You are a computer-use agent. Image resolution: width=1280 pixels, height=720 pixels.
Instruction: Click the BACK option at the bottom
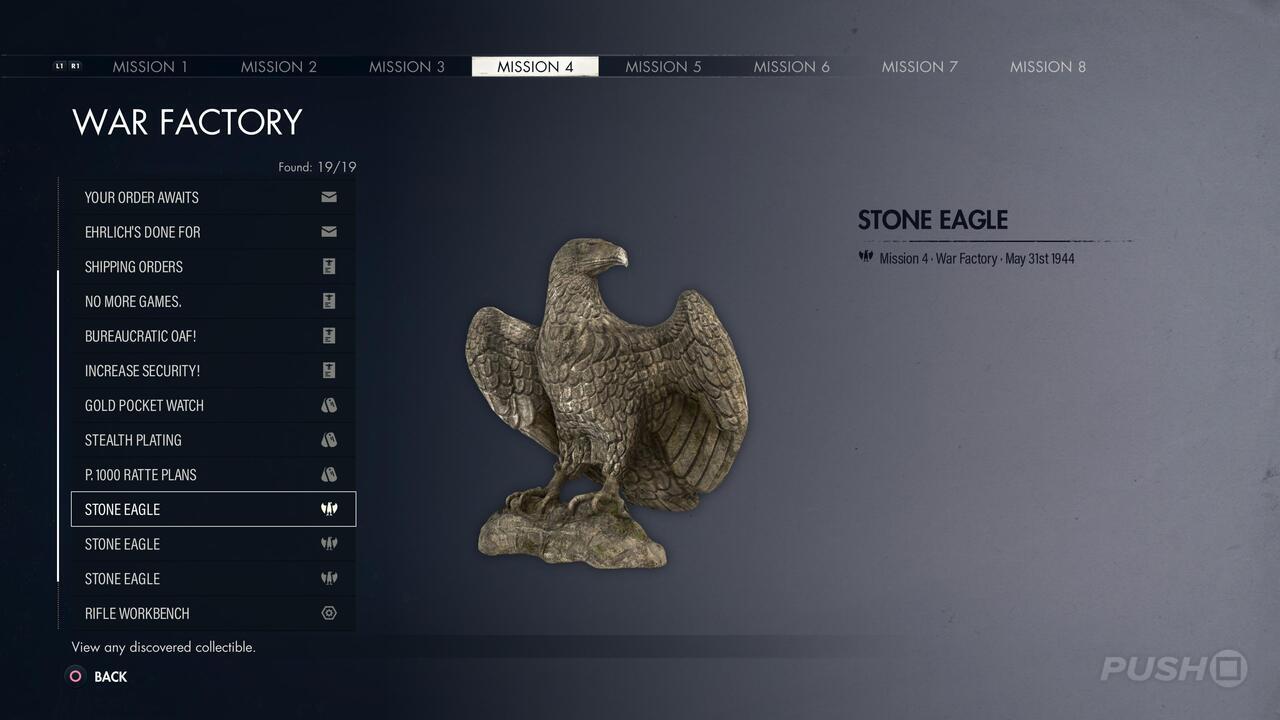pos(110,677)
